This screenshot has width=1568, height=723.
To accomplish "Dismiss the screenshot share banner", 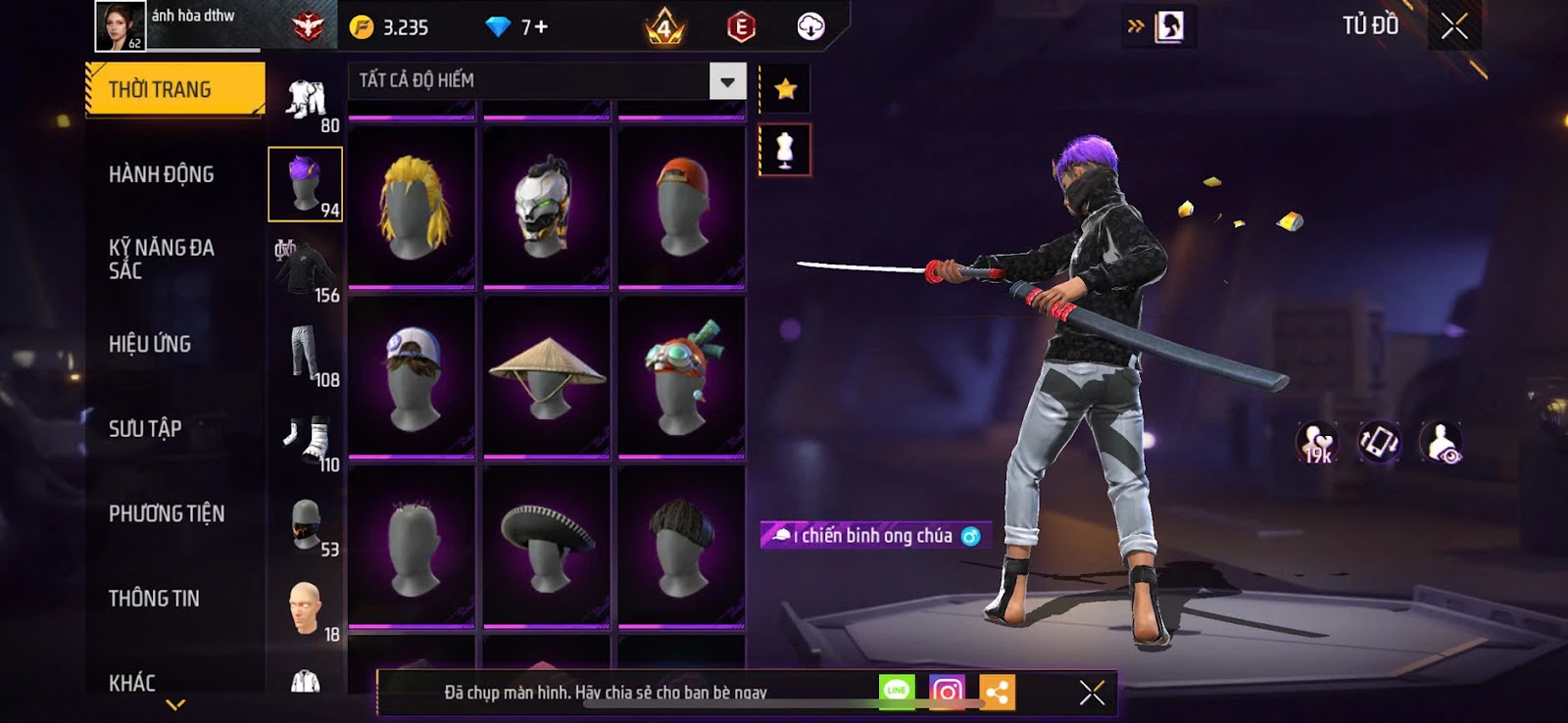I will 1092,693.
